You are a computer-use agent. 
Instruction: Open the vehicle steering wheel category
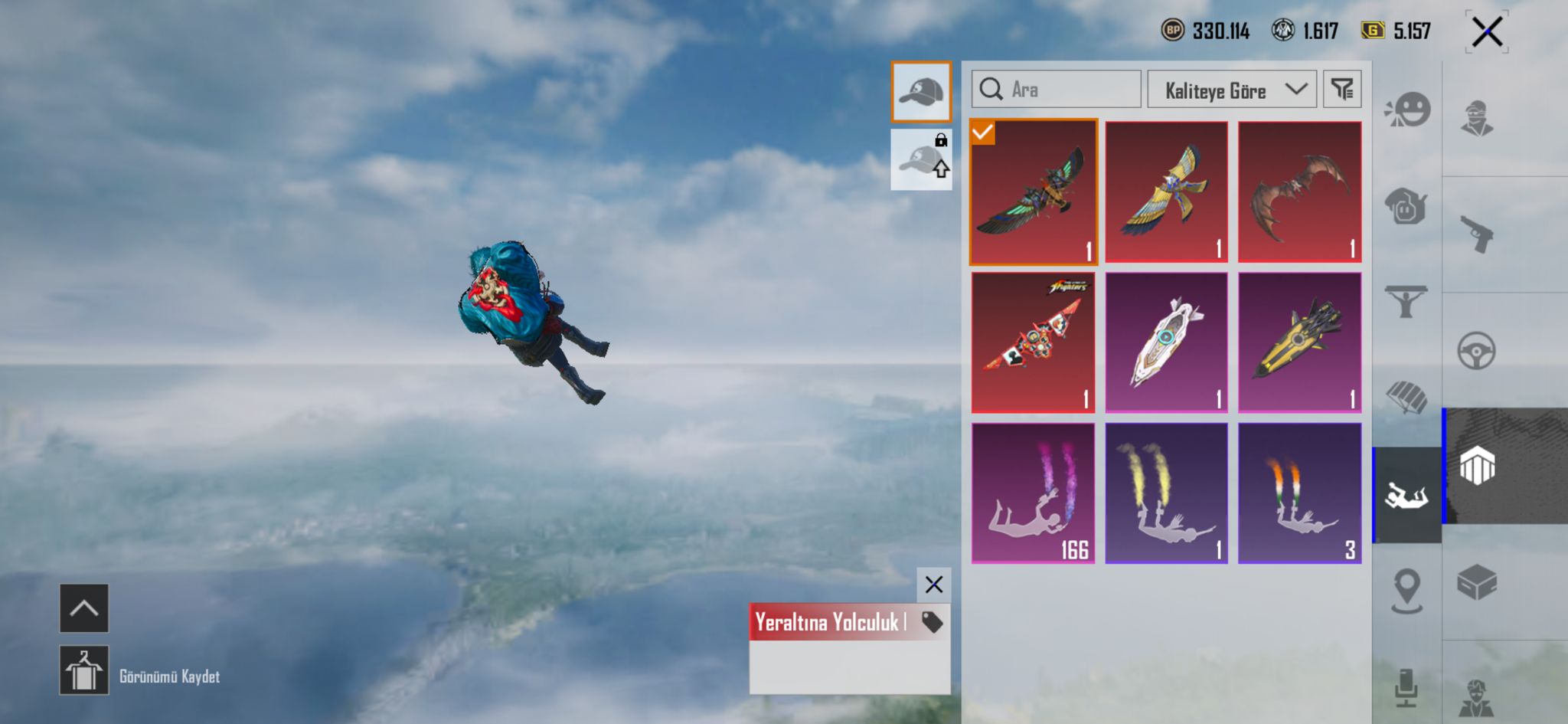click(1477, 351)
